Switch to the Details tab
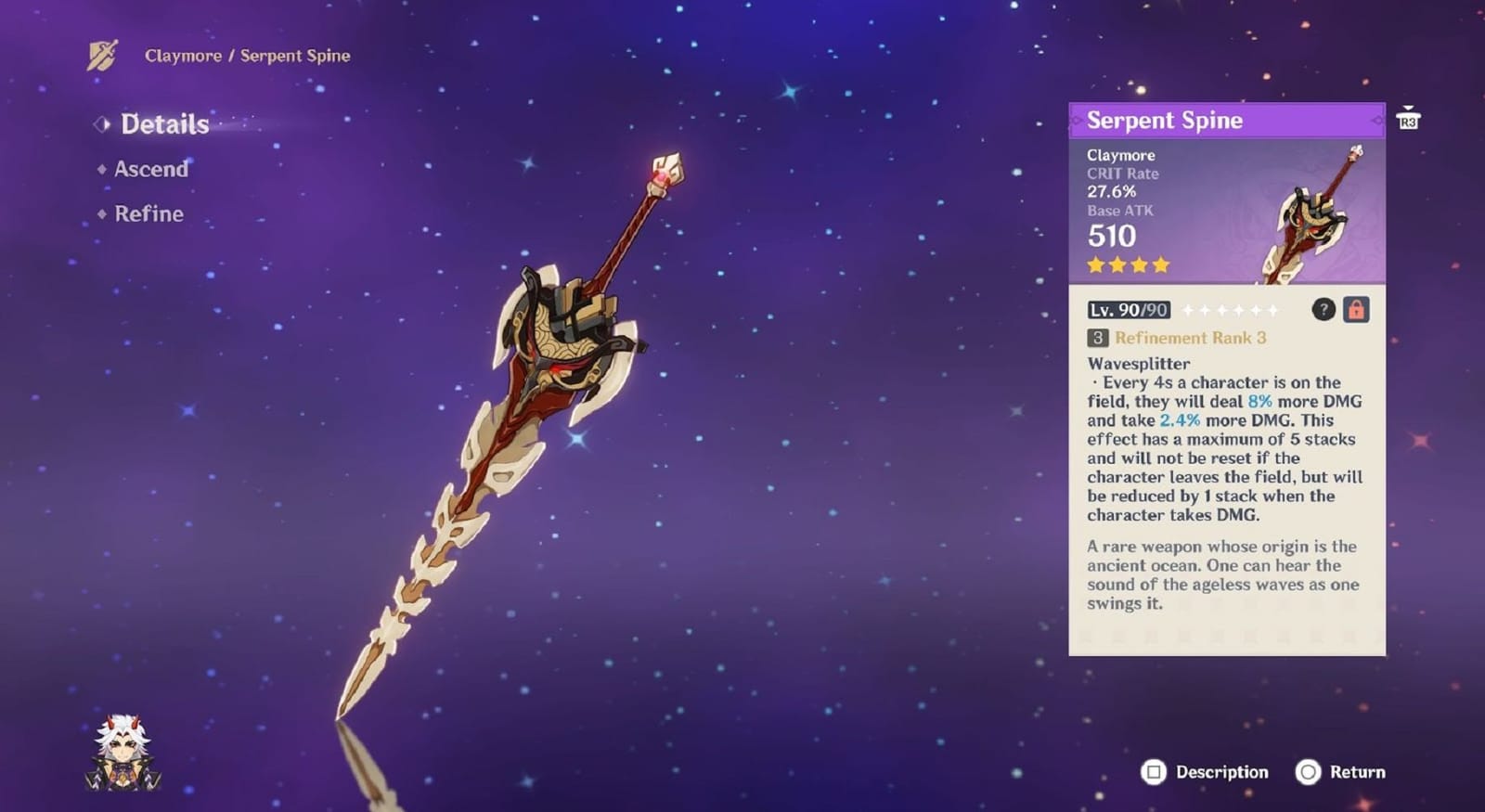 [163, 122]
